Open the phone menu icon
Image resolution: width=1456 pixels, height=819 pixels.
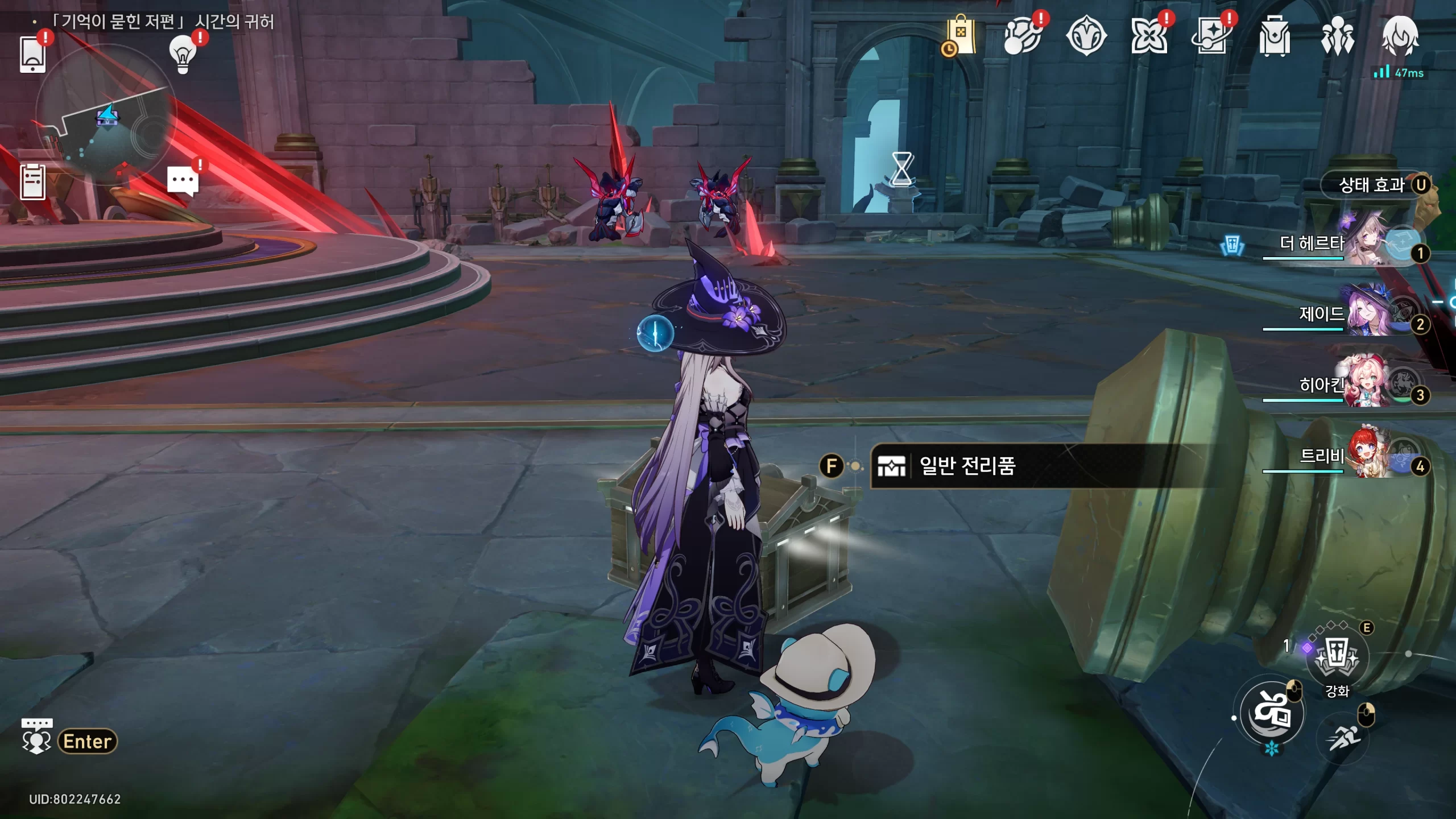(32, 55)
